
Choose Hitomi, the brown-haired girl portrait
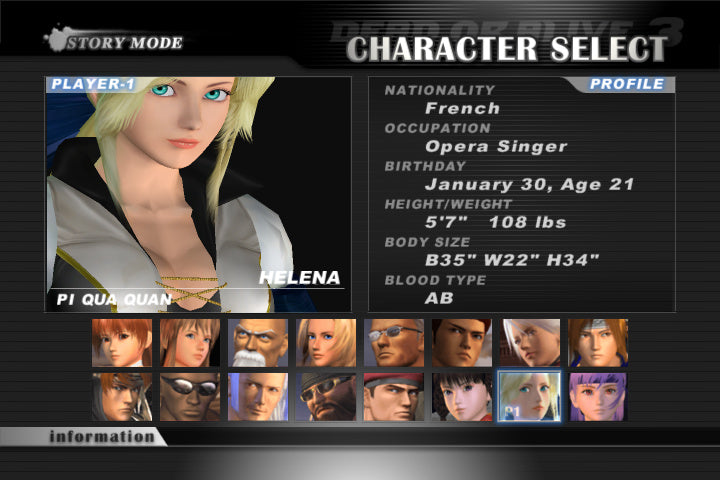[190, 343]
